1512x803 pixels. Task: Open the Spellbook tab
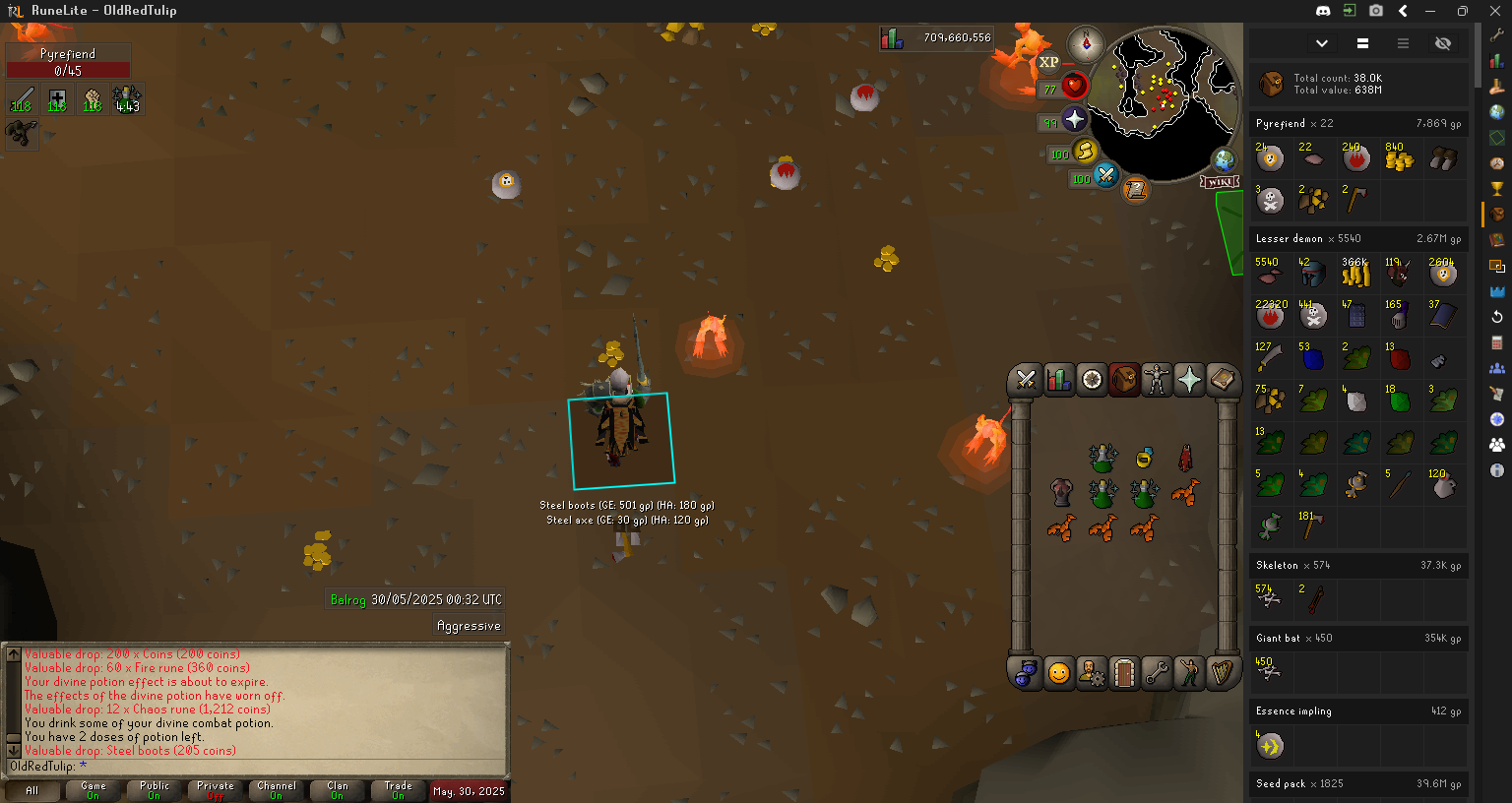click(1222, 379)
